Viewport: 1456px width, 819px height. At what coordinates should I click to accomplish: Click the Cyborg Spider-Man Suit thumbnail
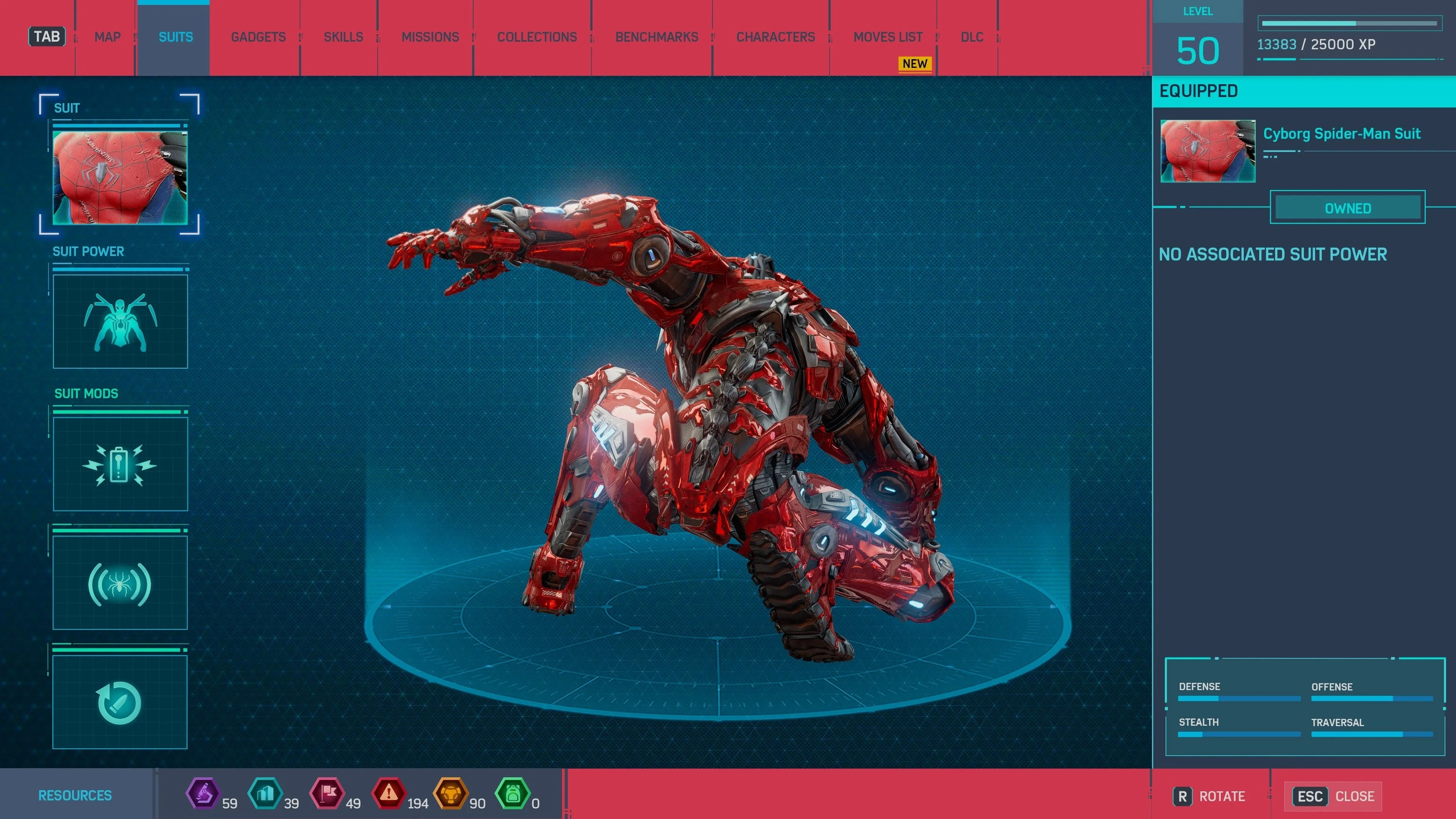(1208, 151)
